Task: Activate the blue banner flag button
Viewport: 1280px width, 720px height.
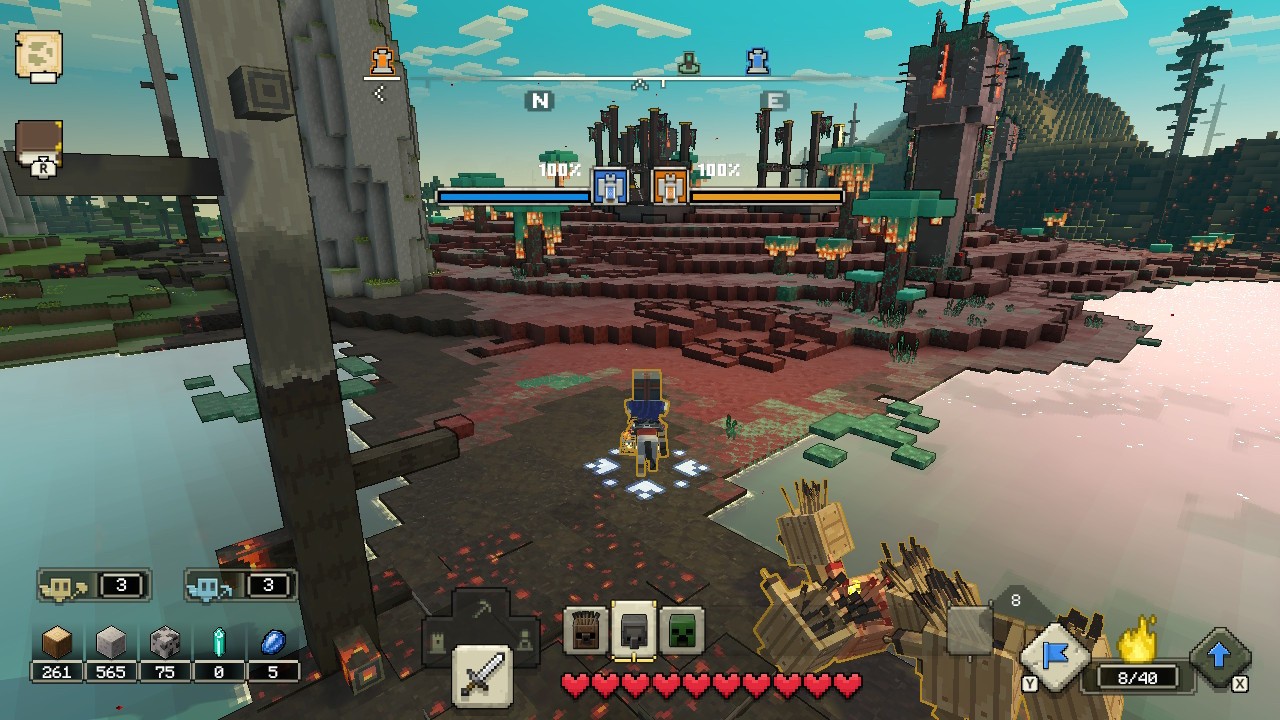Action: point(1054,657)
